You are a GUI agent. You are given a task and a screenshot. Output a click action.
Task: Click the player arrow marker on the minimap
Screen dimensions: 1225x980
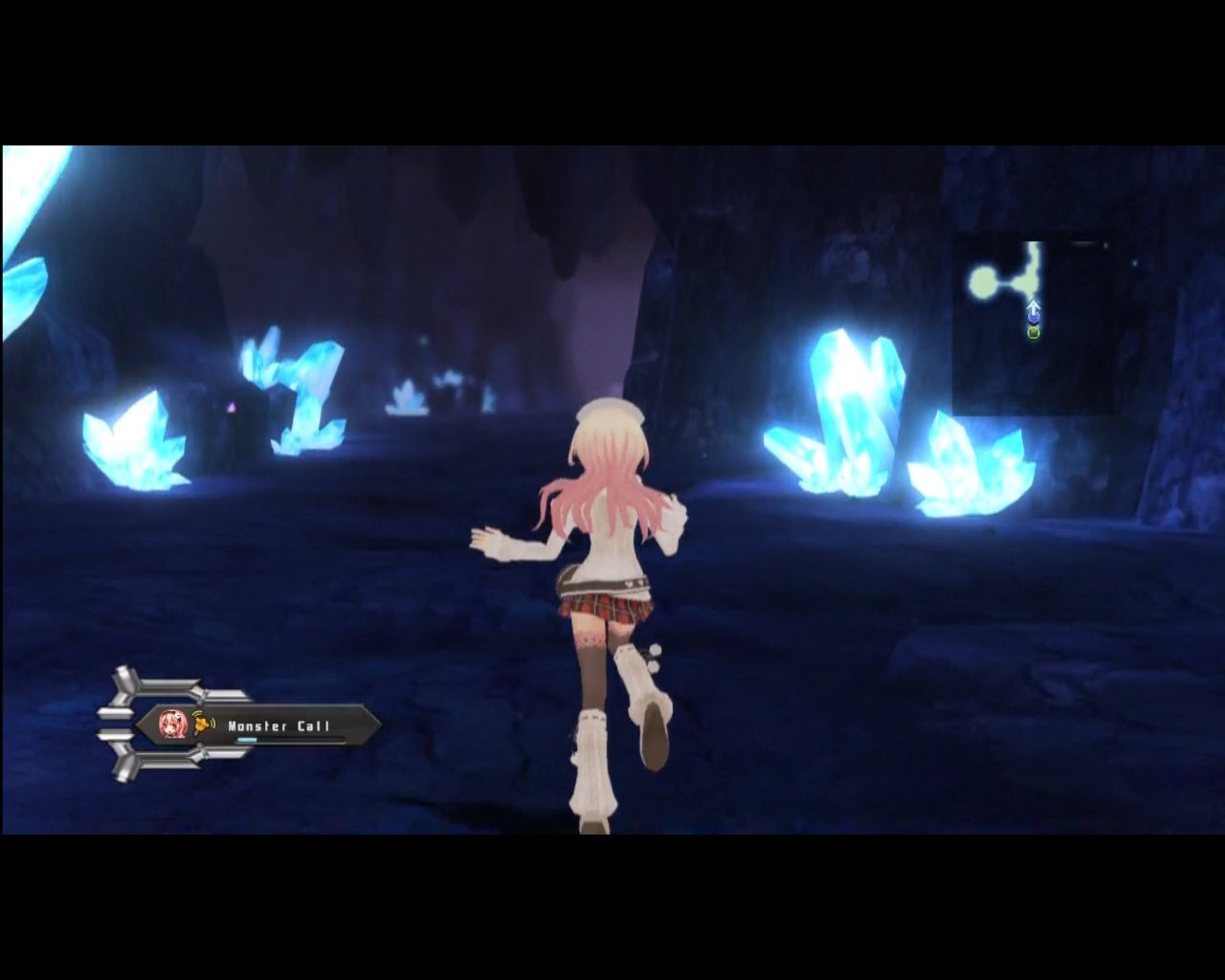(1034, 308)
